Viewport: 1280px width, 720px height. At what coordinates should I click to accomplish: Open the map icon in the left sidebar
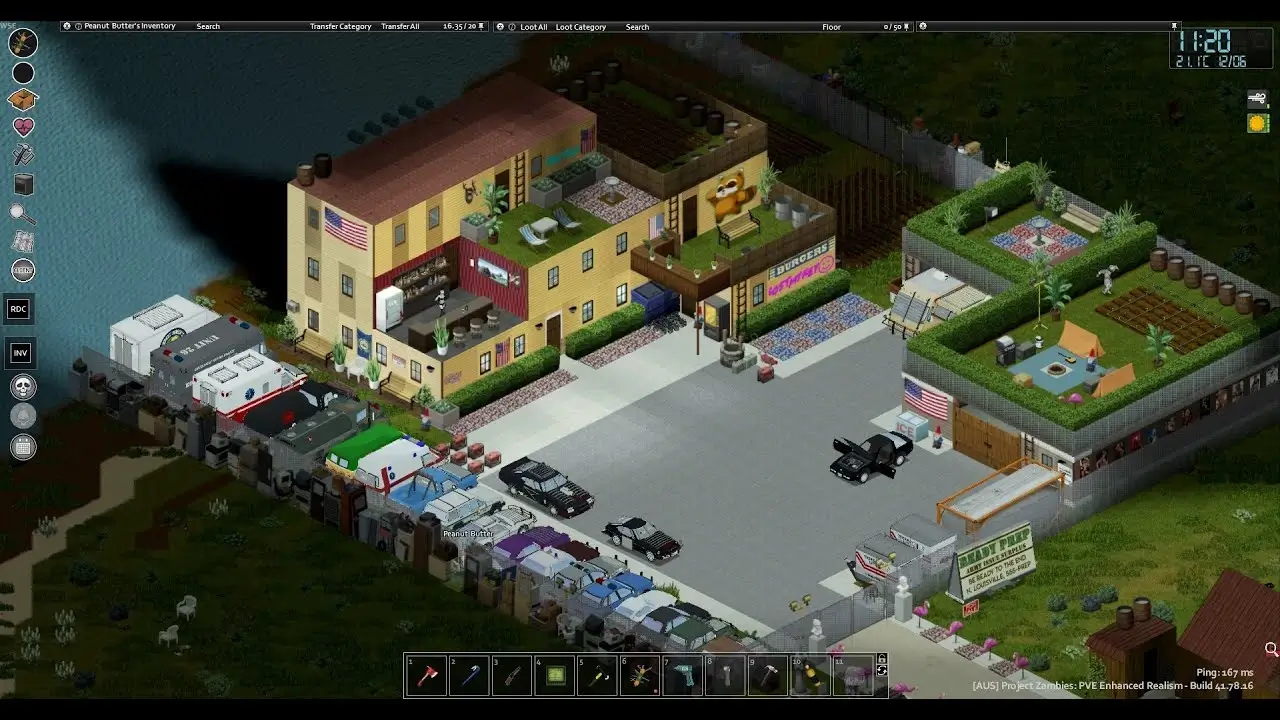(x=22, y=241)
